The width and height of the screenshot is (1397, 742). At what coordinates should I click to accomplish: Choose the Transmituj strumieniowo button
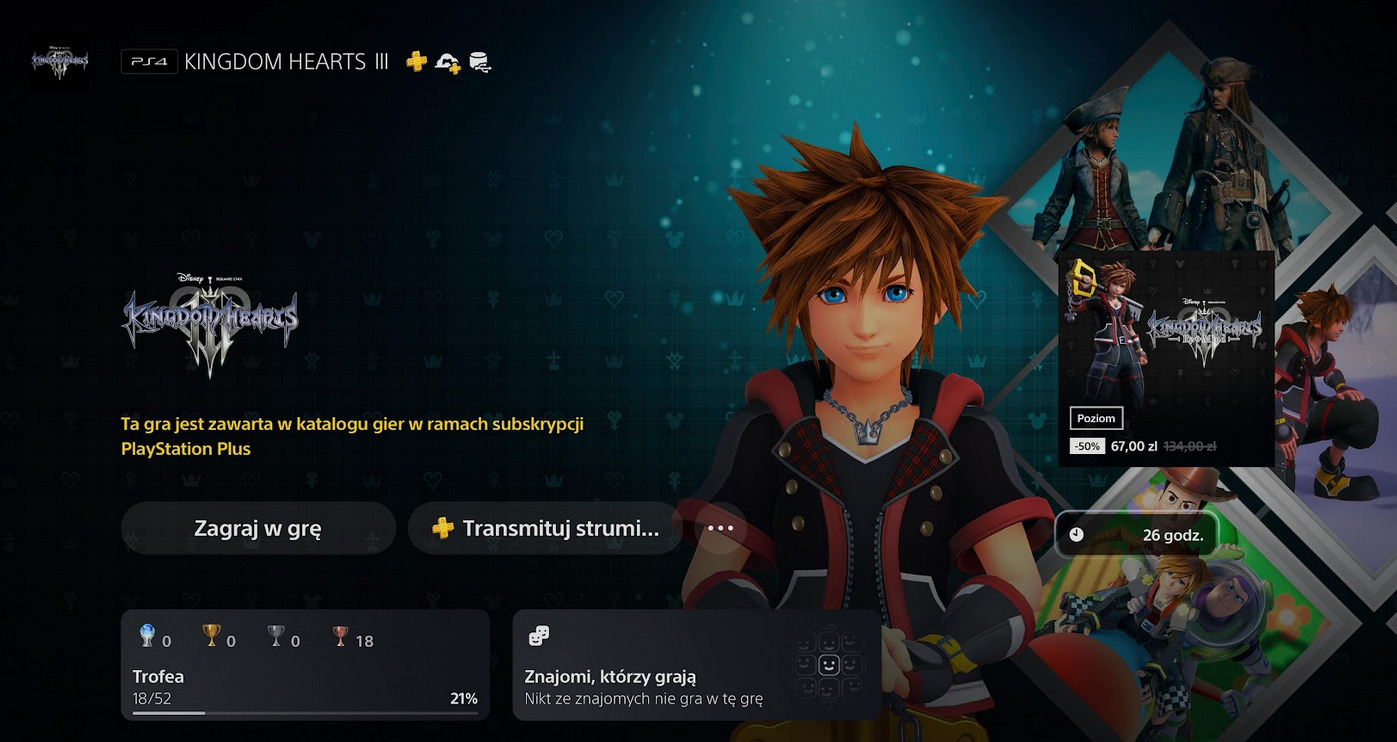click(545, 528)
